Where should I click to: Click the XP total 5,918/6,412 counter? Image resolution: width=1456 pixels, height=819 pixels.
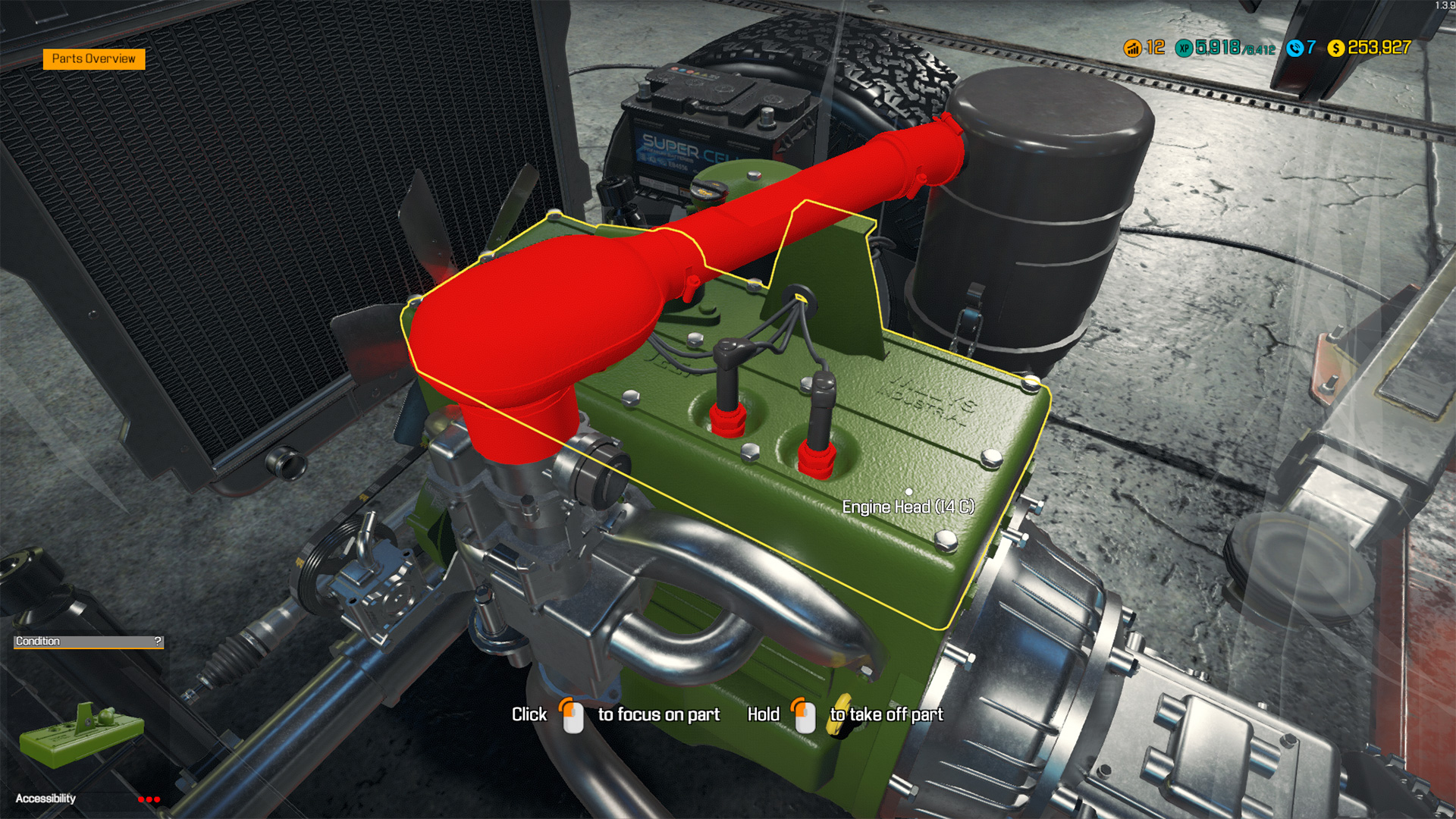(1228, 47)
